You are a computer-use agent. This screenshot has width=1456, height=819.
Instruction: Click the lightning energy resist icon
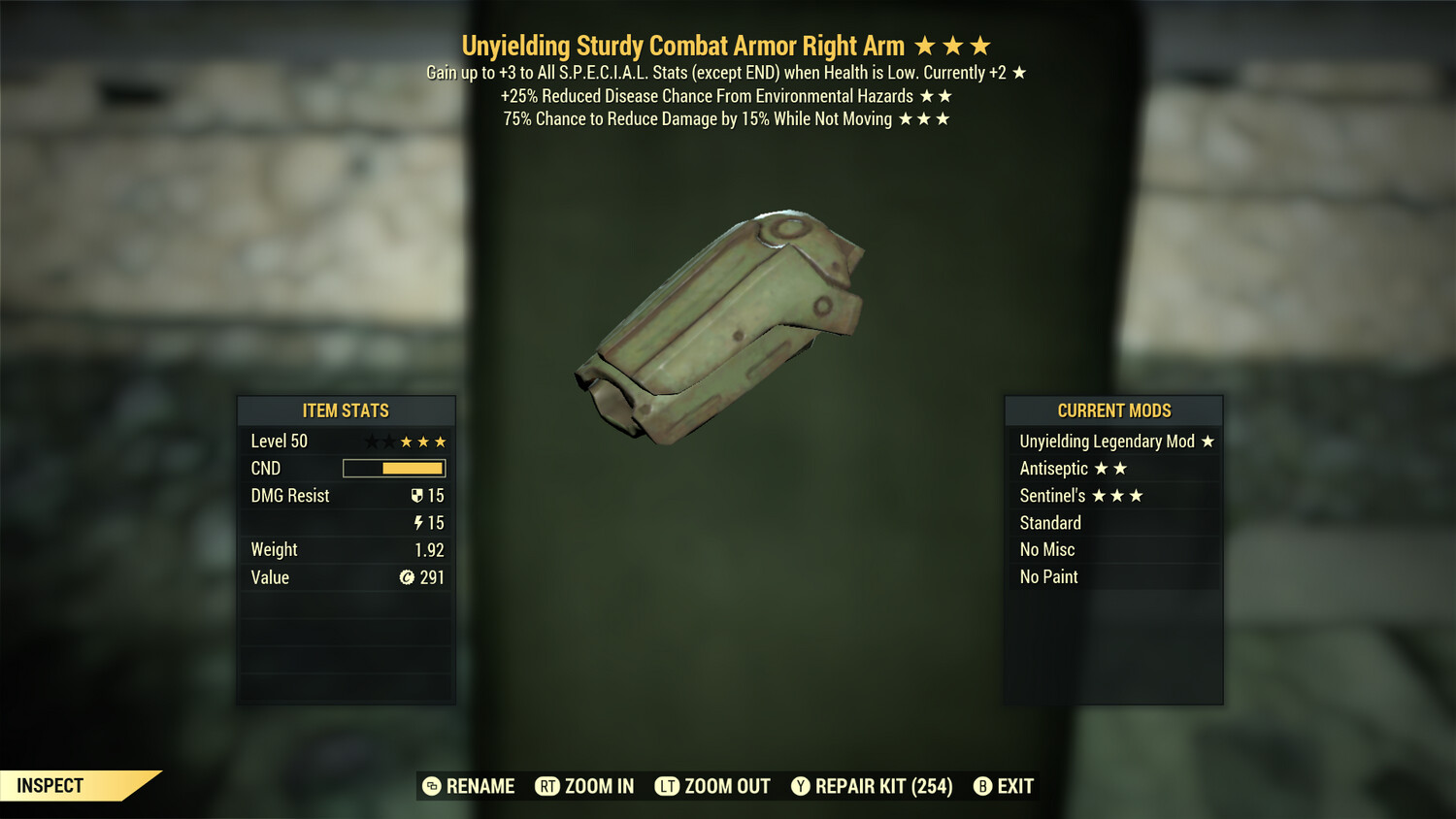tap(417, 522)
